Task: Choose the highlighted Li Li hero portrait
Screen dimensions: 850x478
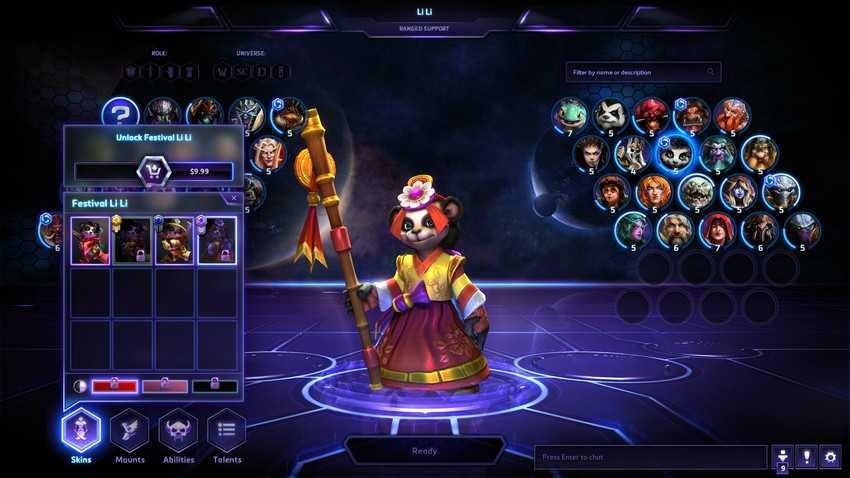Action: pos(675,153)
